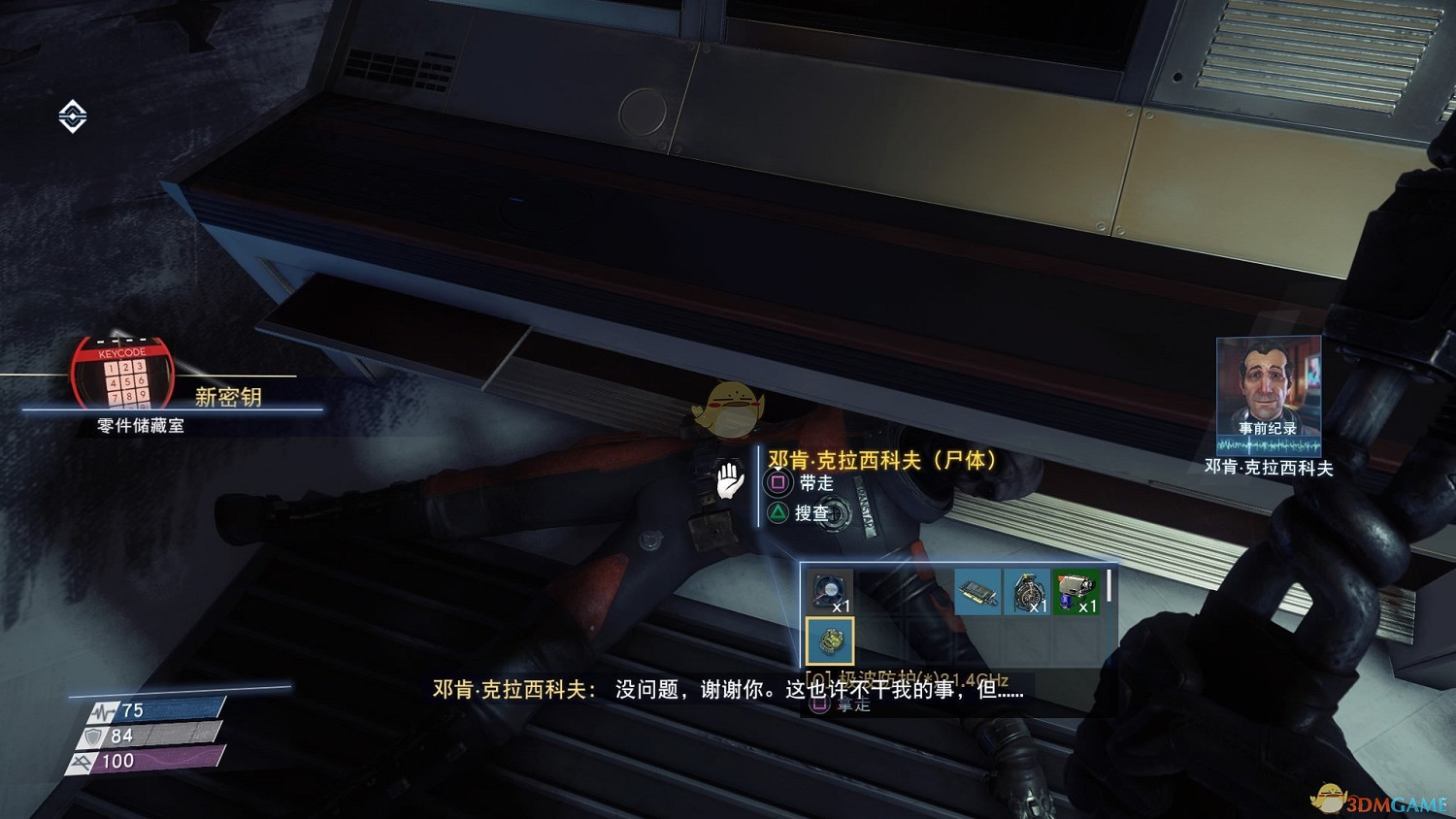Click the health pulse icon on the HUD

(102, 710)
